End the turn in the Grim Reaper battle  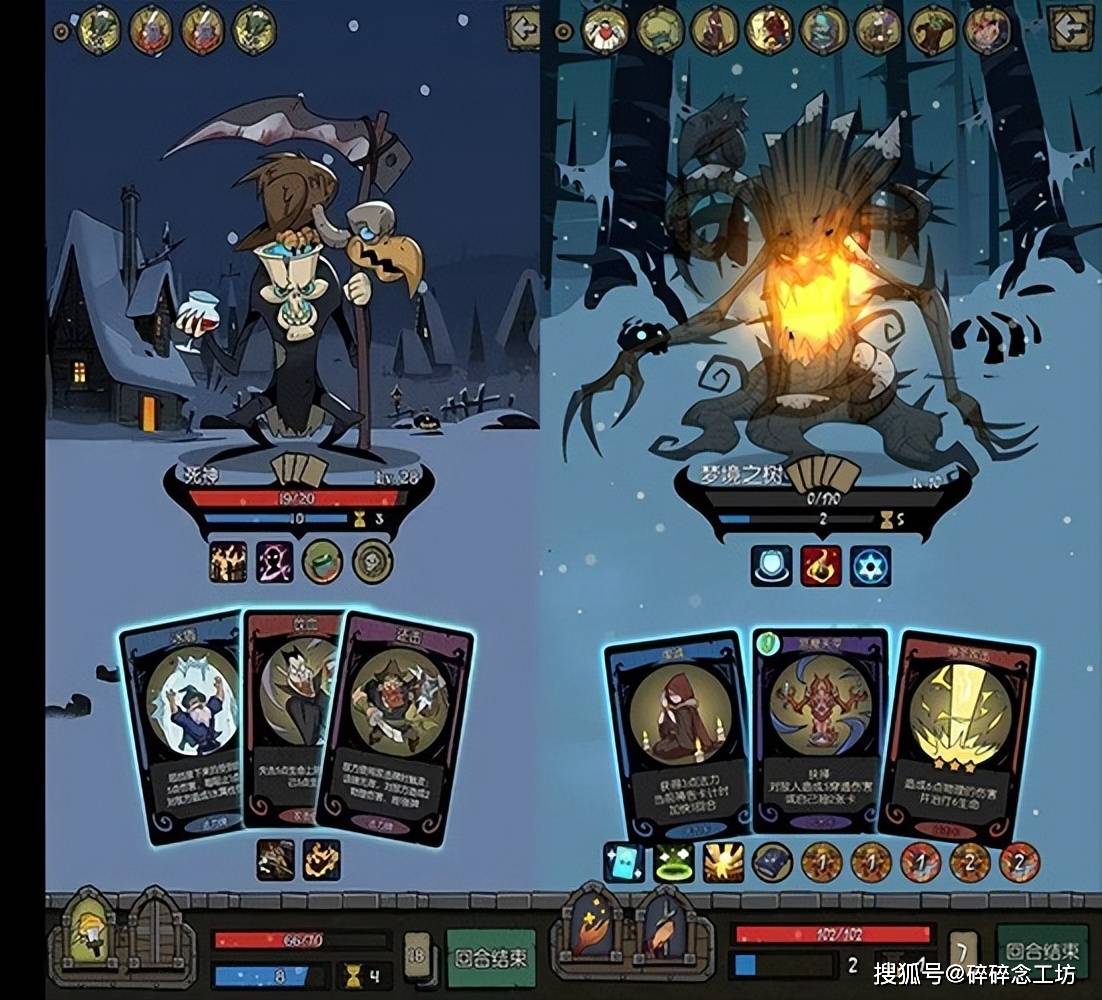click(x=490, y=956)
